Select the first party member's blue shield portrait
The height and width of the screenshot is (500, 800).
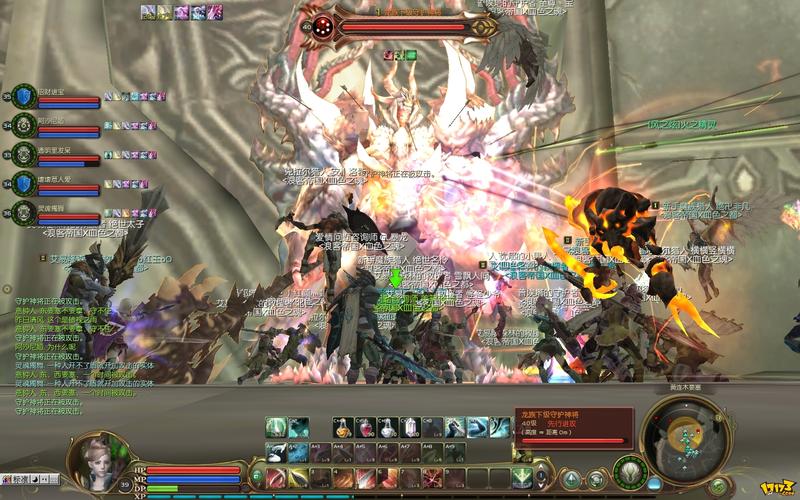23,96
